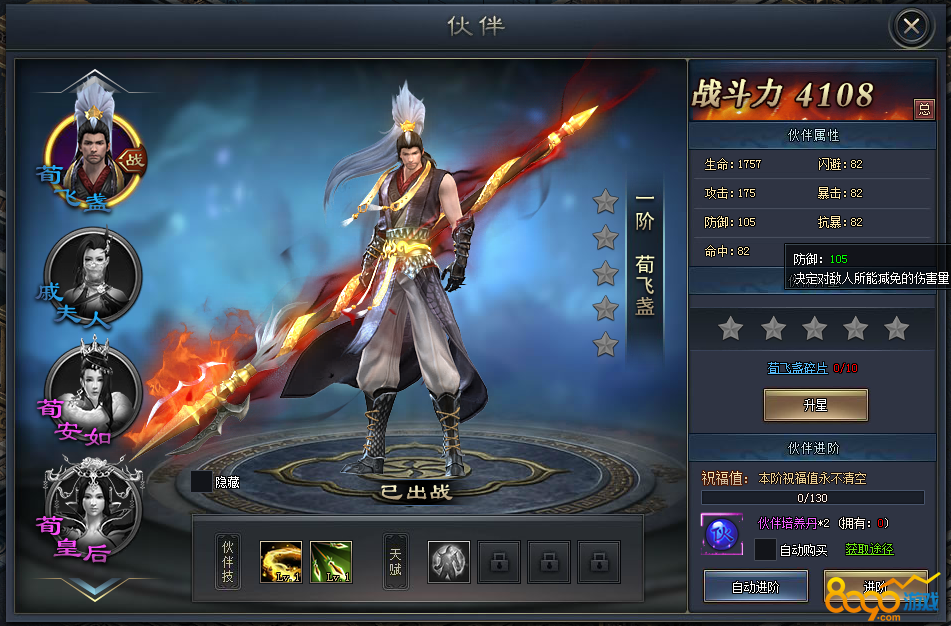Viewport: 951px width, 626px height.
Task: Open the 荀飞盏碎片 fragment link
Action: [797, 368]
